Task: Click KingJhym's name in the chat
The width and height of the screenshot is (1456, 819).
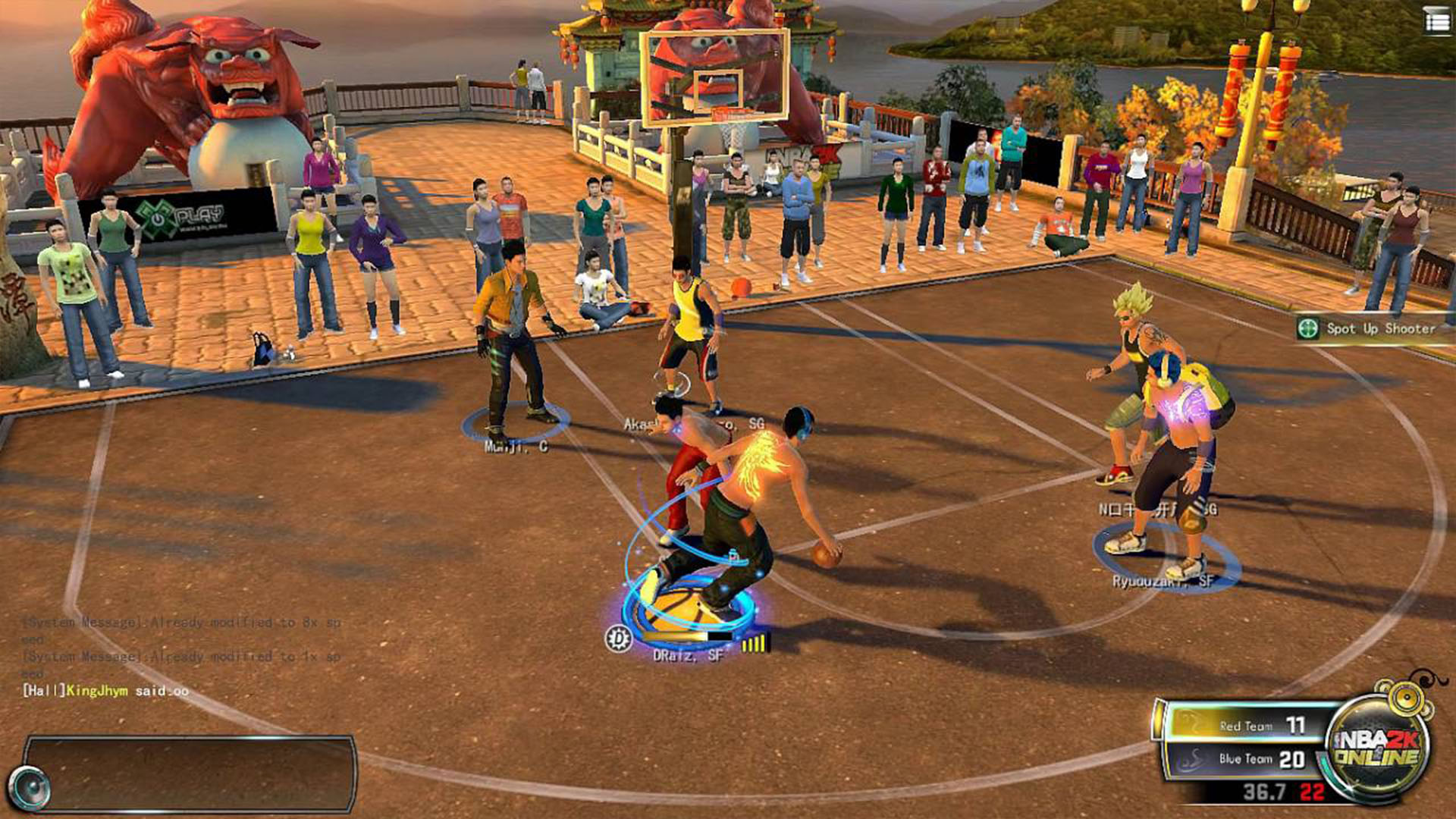Action: tap(96, 691)
